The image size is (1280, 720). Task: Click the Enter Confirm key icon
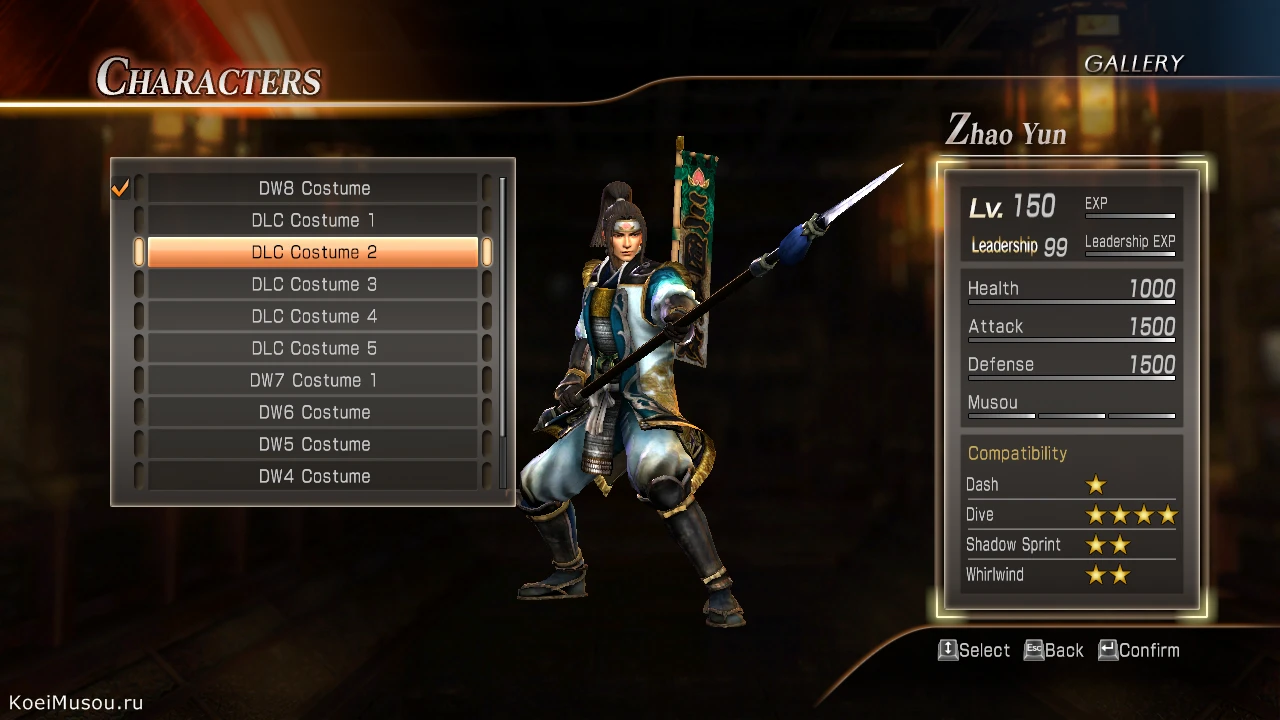(1107, 649)
